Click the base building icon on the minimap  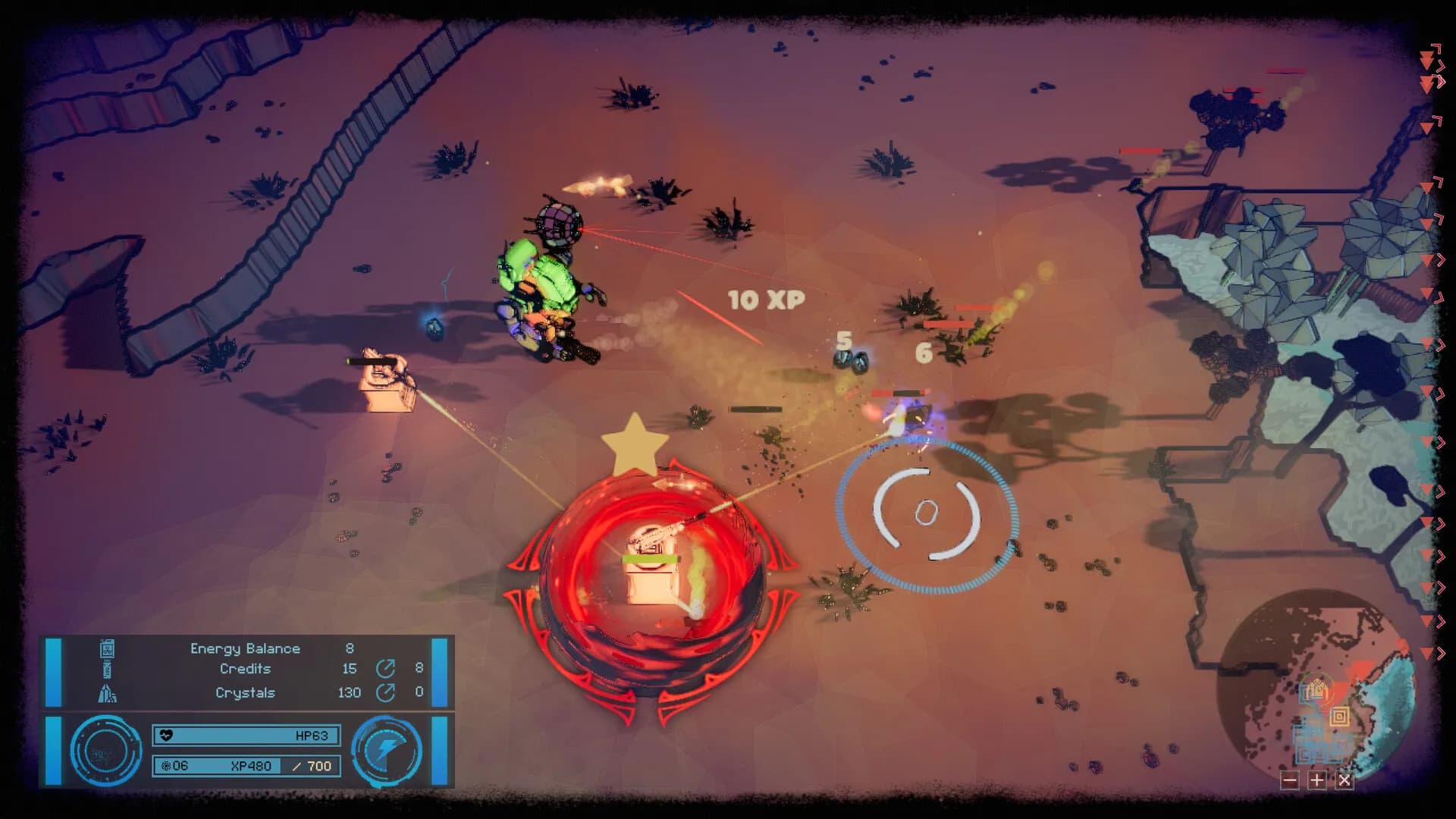point(1316,689)
